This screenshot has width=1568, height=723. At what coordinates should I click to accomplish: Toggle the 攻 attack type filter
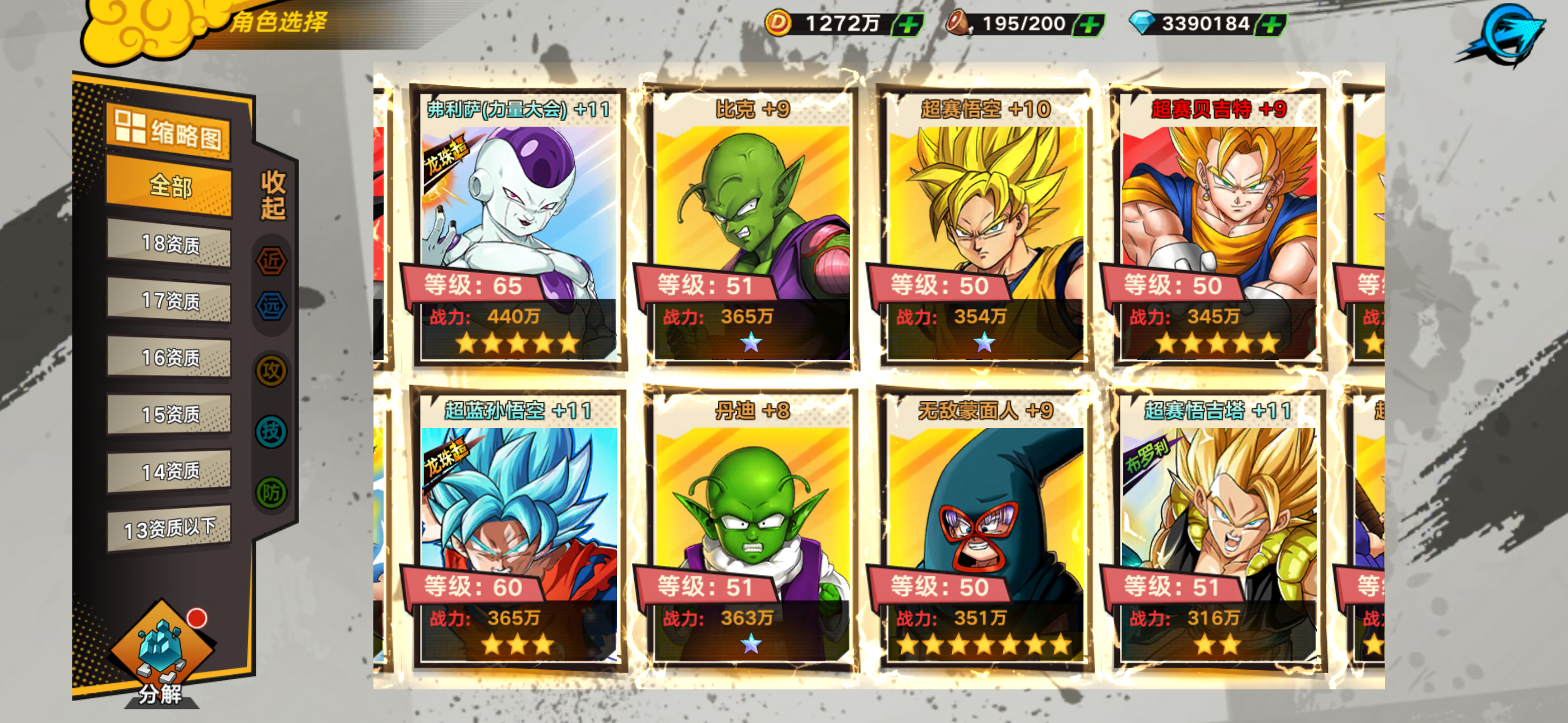coord(271,370)
